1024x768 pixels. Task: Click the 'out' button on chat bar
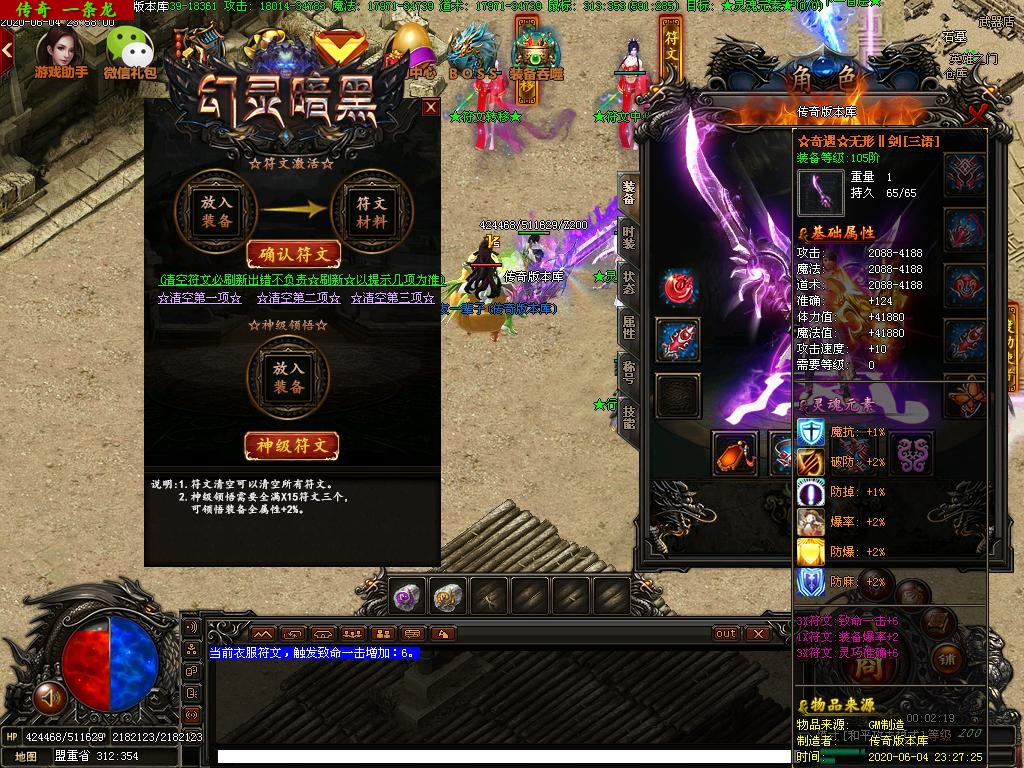[x=726, y=634]
